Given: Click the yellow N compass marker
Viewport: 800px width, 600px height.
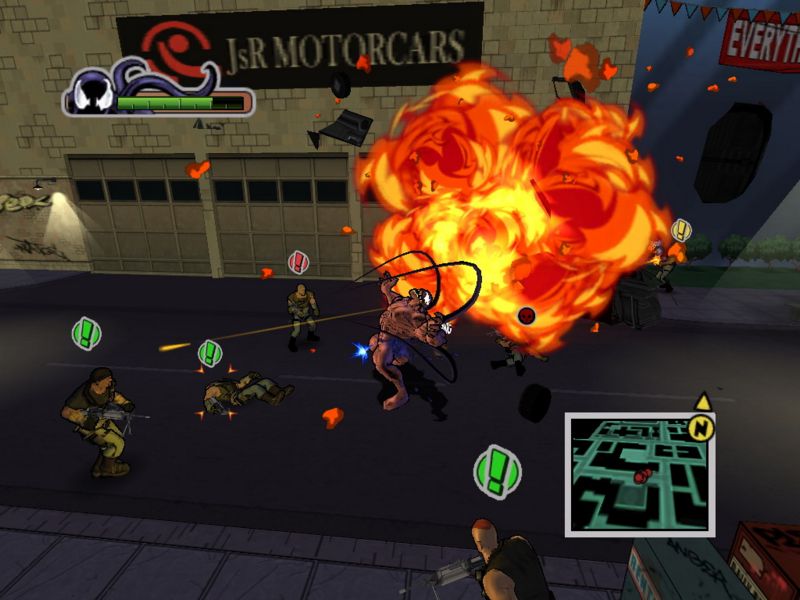Looking at the screenshot, I should click(x=702, y=427).
